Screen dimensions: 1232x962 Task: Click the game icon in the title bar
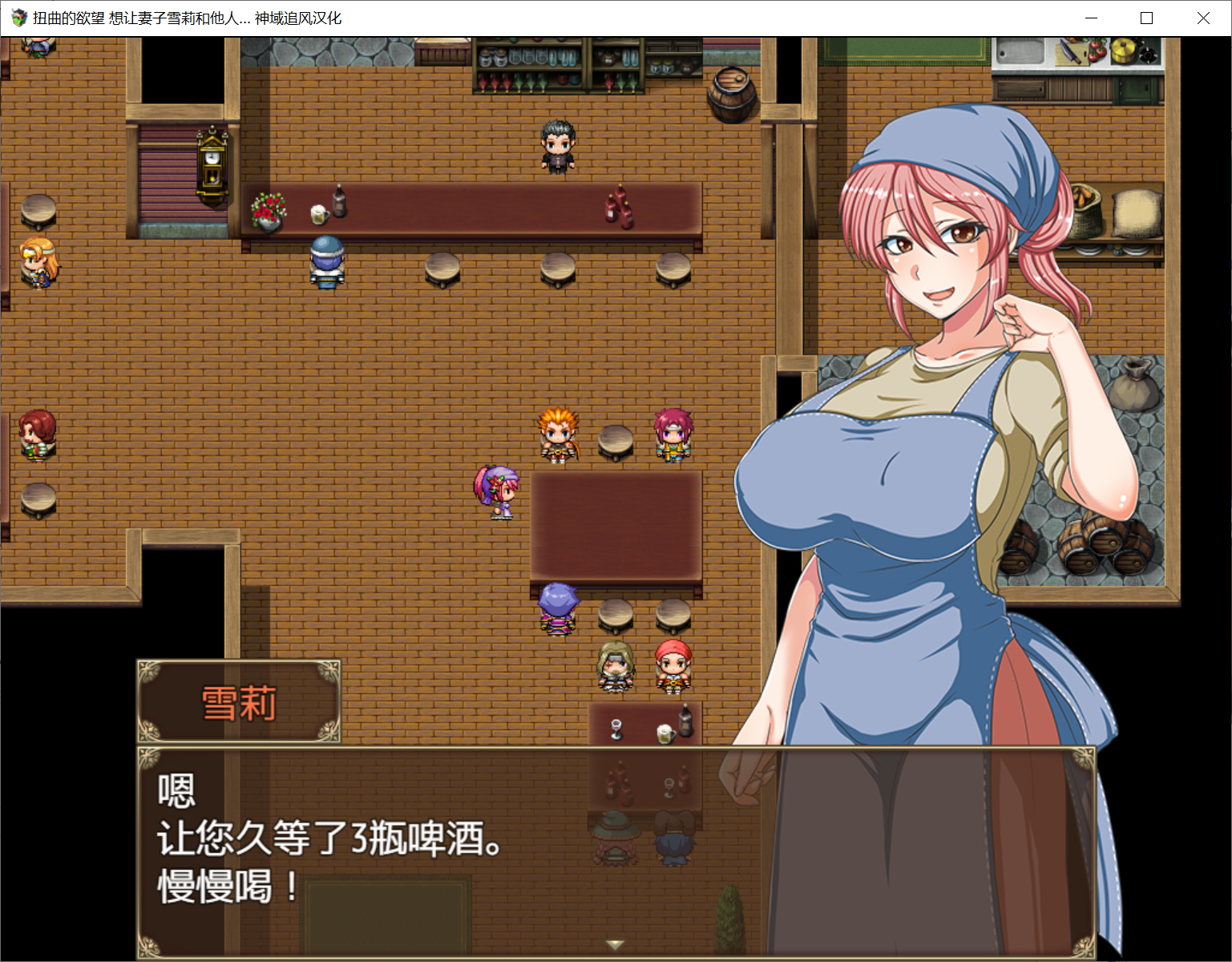pos(19,17)
